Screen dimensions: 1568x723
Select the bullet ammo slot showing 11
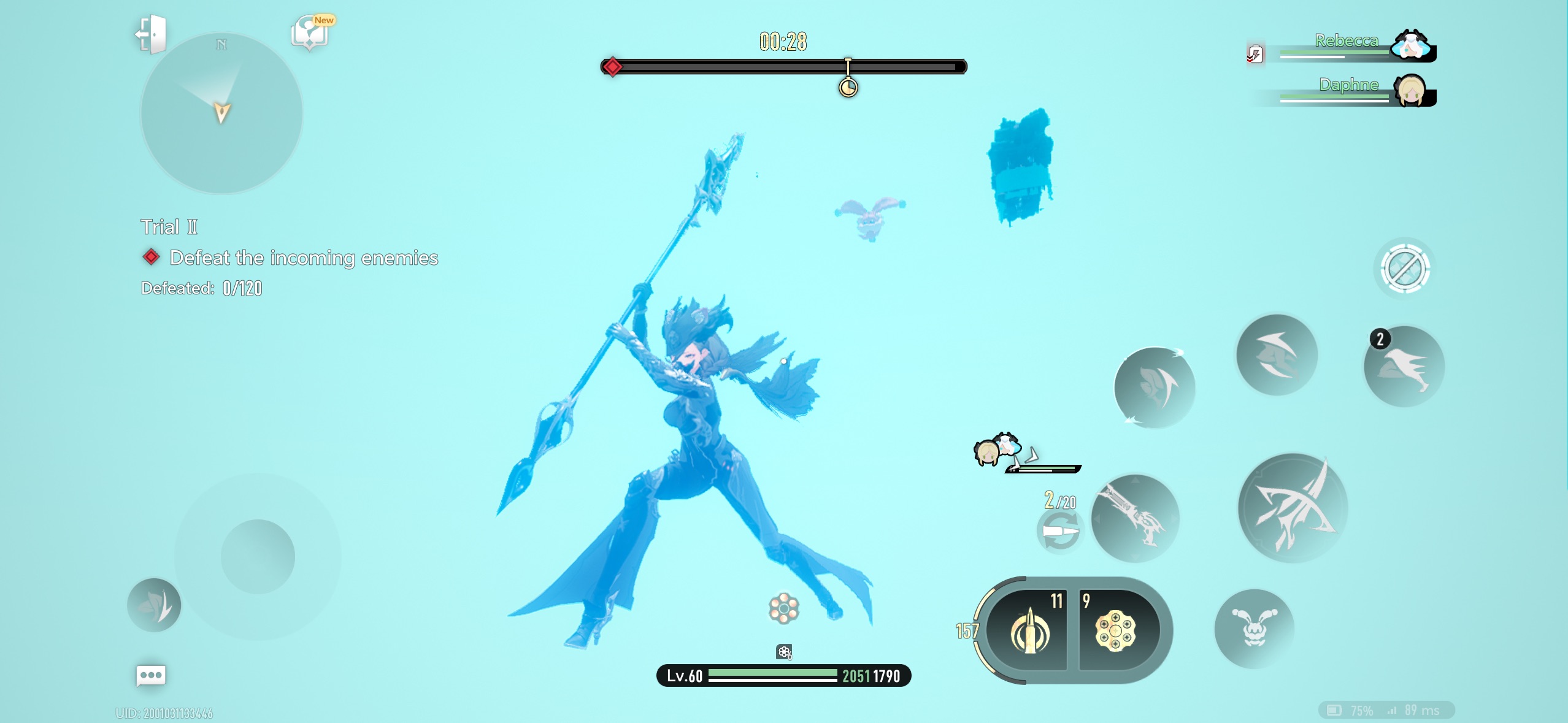[x=1031, y=630]
